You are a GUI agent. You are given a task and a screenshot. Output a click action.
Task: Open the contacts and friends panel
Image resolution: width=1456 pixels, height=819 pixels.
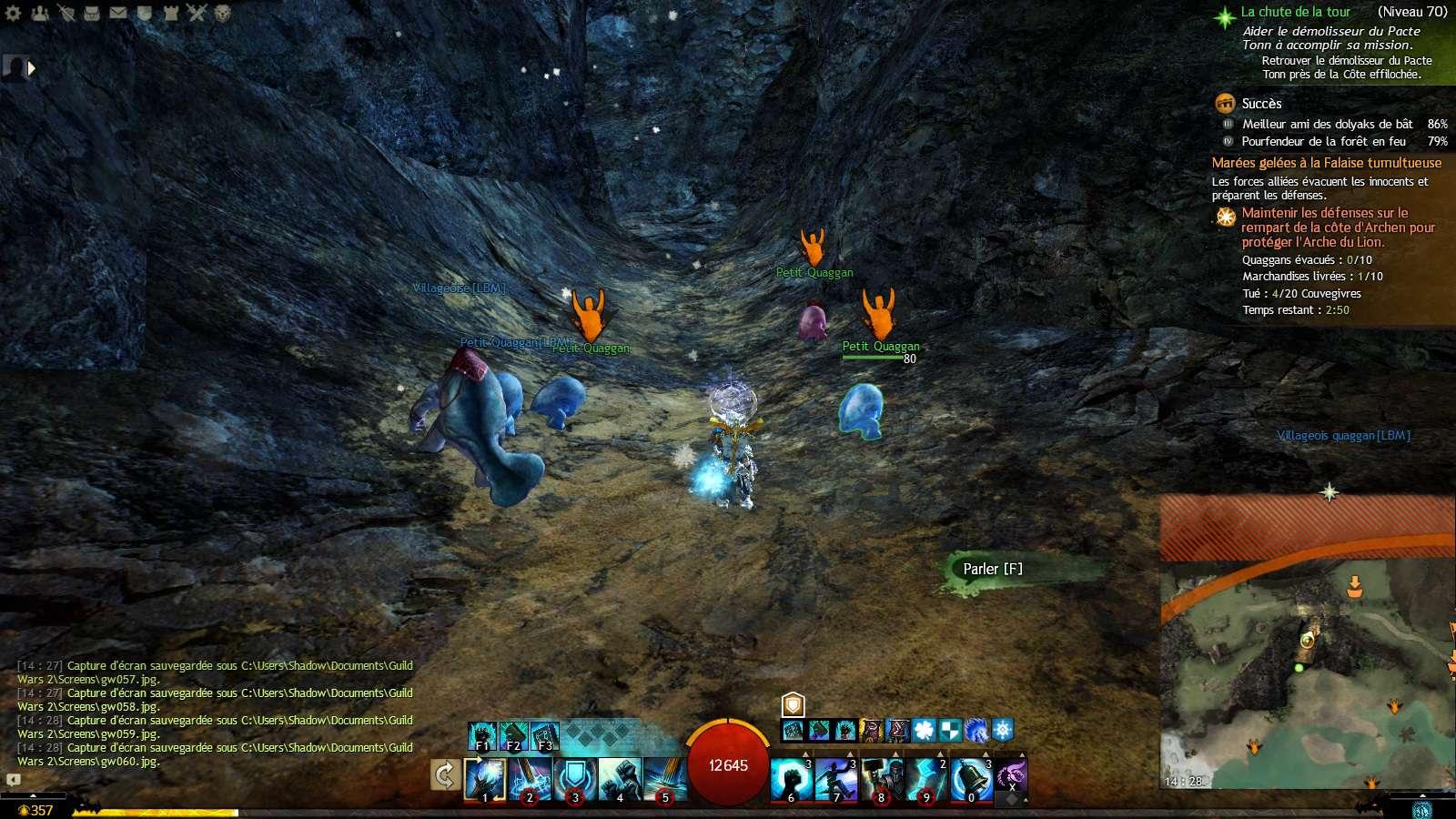coord(39,13)
